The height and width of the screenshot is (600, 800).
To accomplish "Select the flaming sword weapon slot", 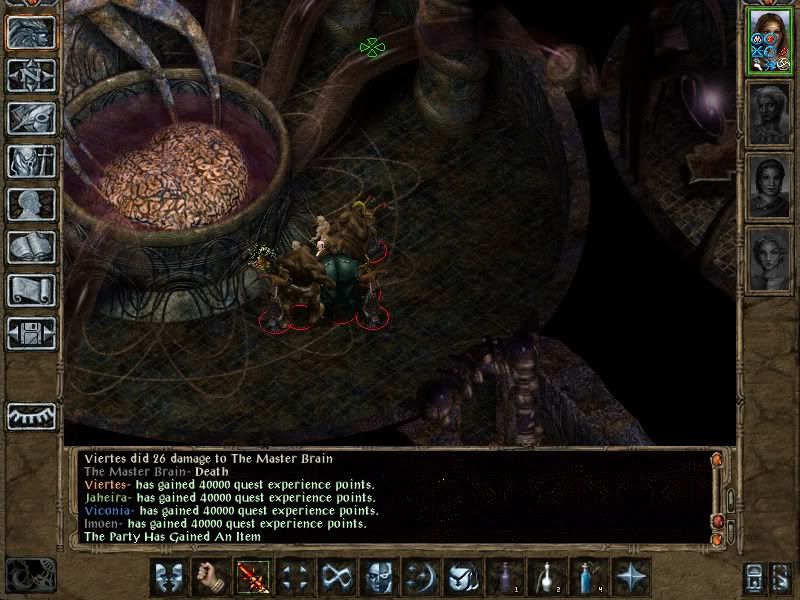I will tap(250, 577).
